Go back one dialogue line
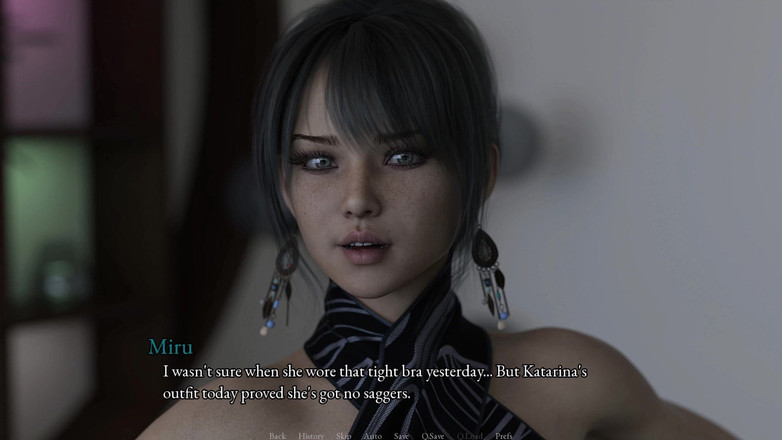 point(277,435)
